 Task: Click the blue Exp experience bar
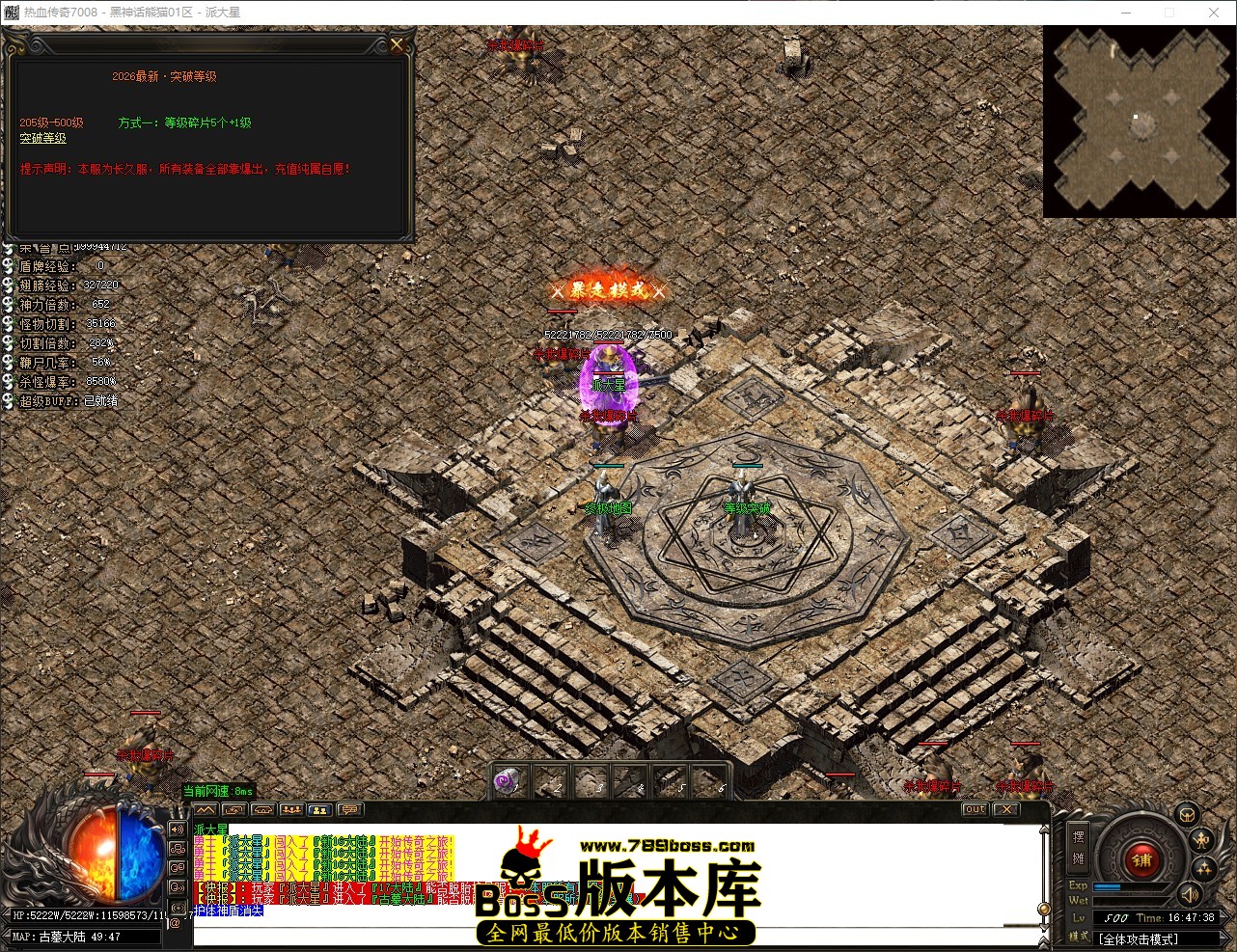click(x=1107, y=886)
